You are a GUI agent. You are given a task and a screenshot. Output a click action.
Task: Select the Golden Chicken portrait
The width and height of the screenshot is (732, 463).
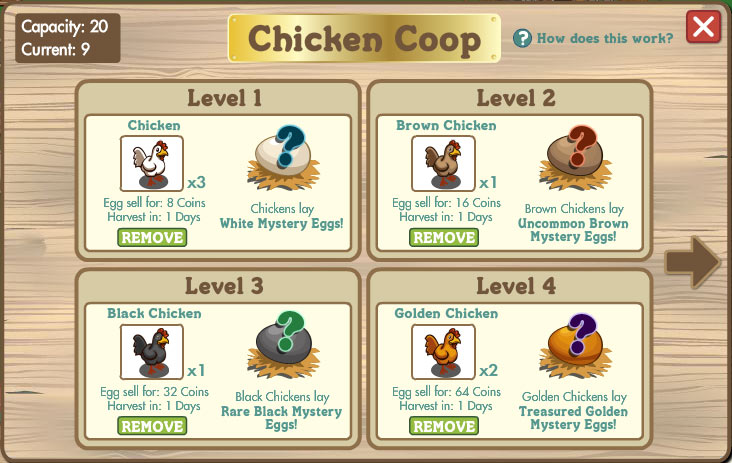pyautogui.click(x=444, y=352)
